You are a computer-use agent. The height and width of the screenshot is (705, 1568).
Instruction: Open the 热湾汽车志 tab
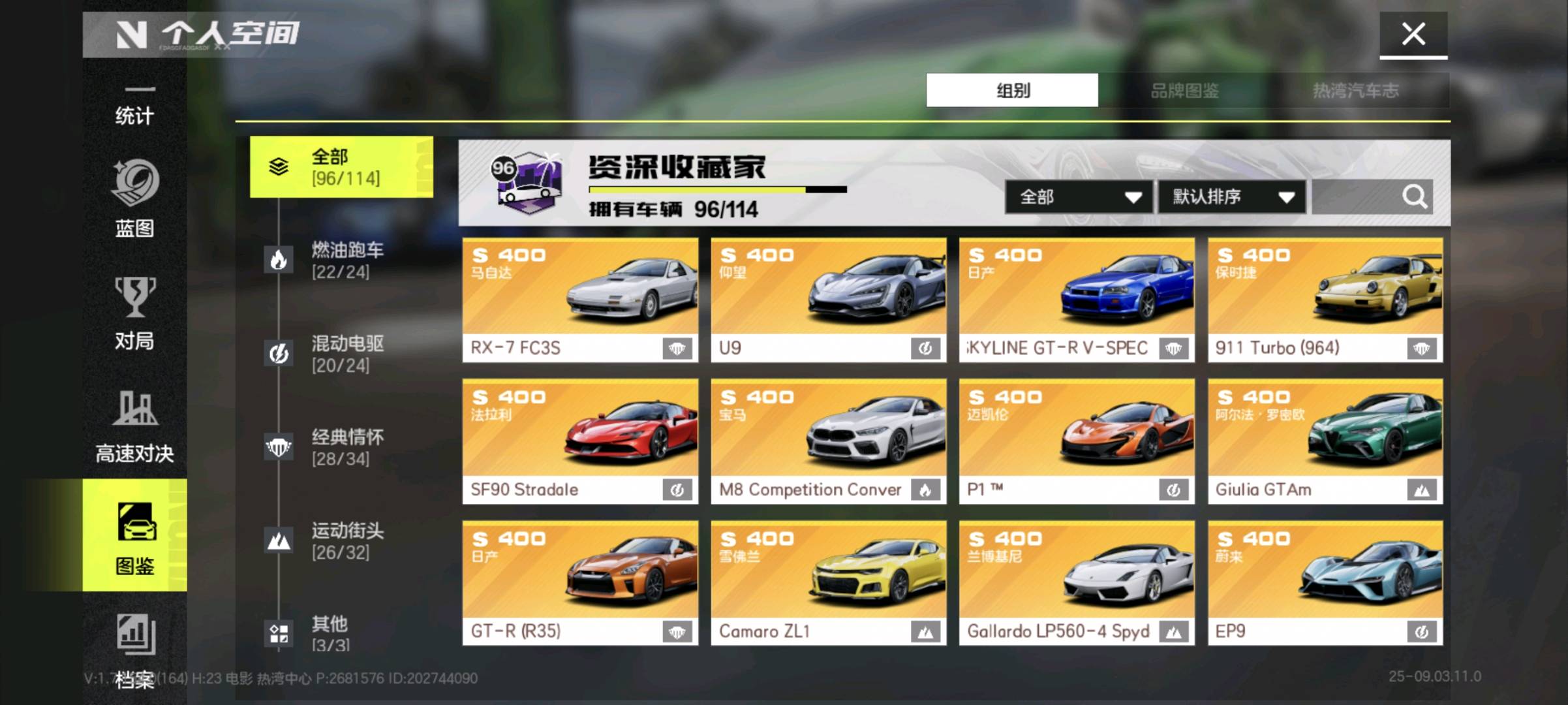[1355, 91]
